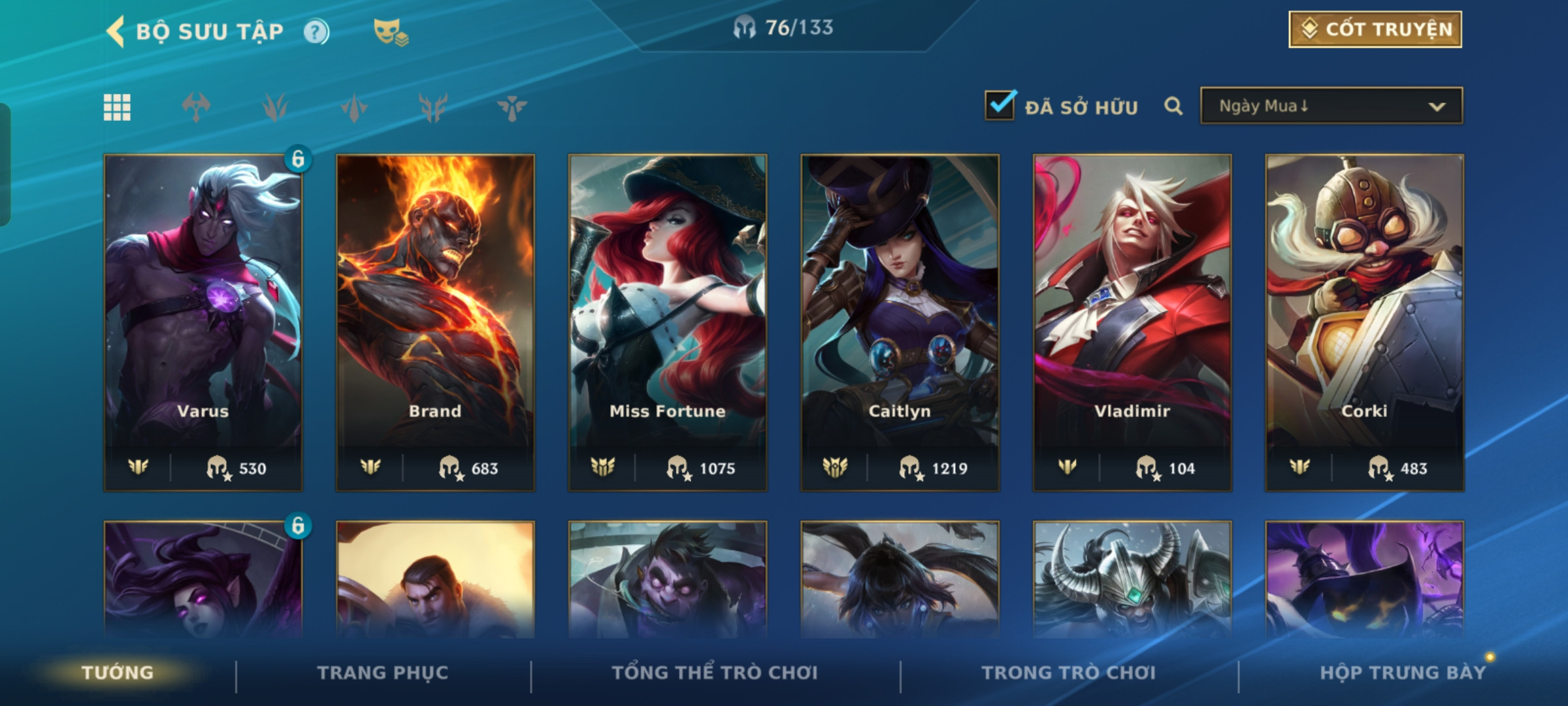
Task: Go back from the Bộ Sưu Tập screen
Action: point(116,31)
